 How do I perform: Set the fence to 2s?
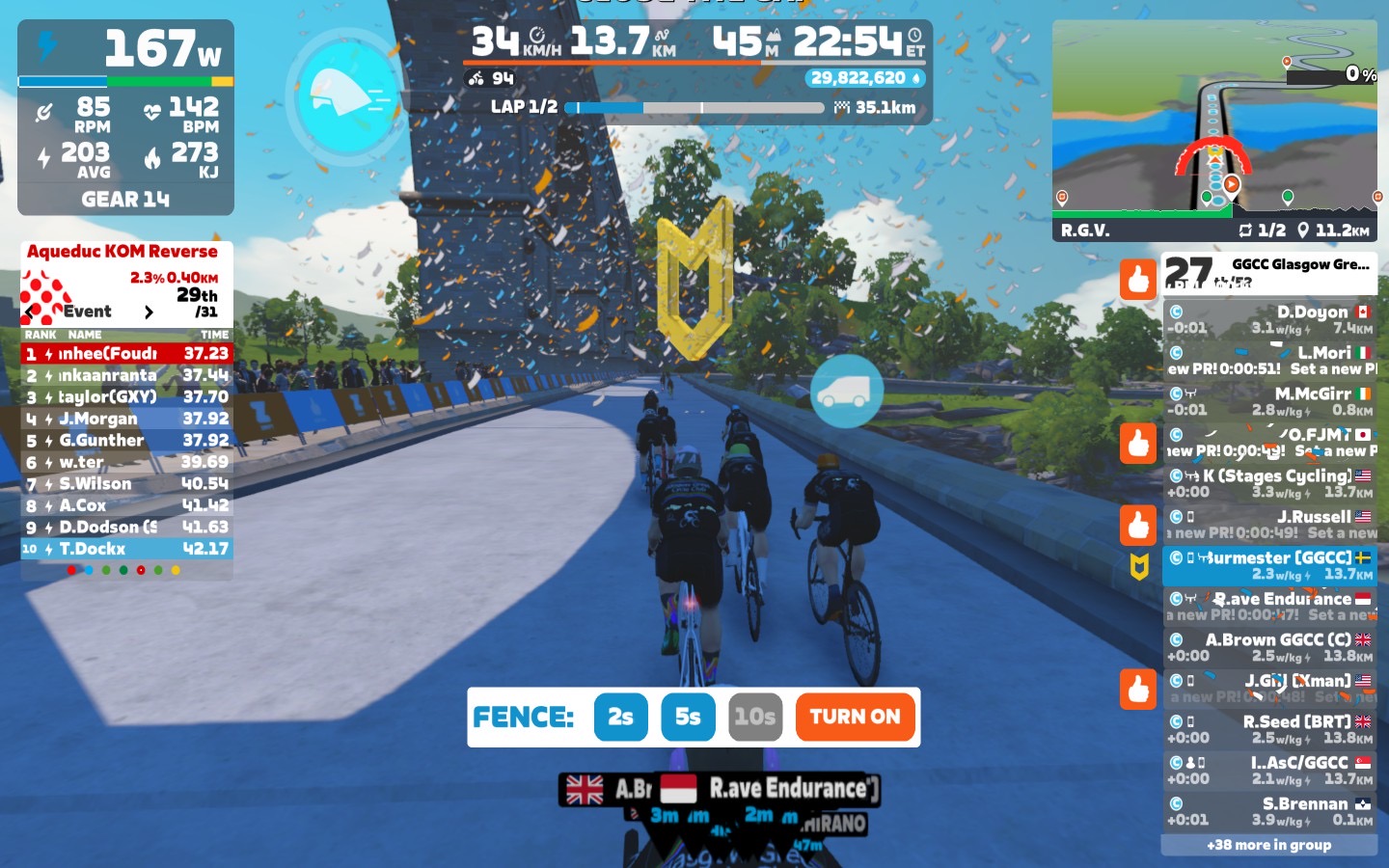(x=620, y=718)
